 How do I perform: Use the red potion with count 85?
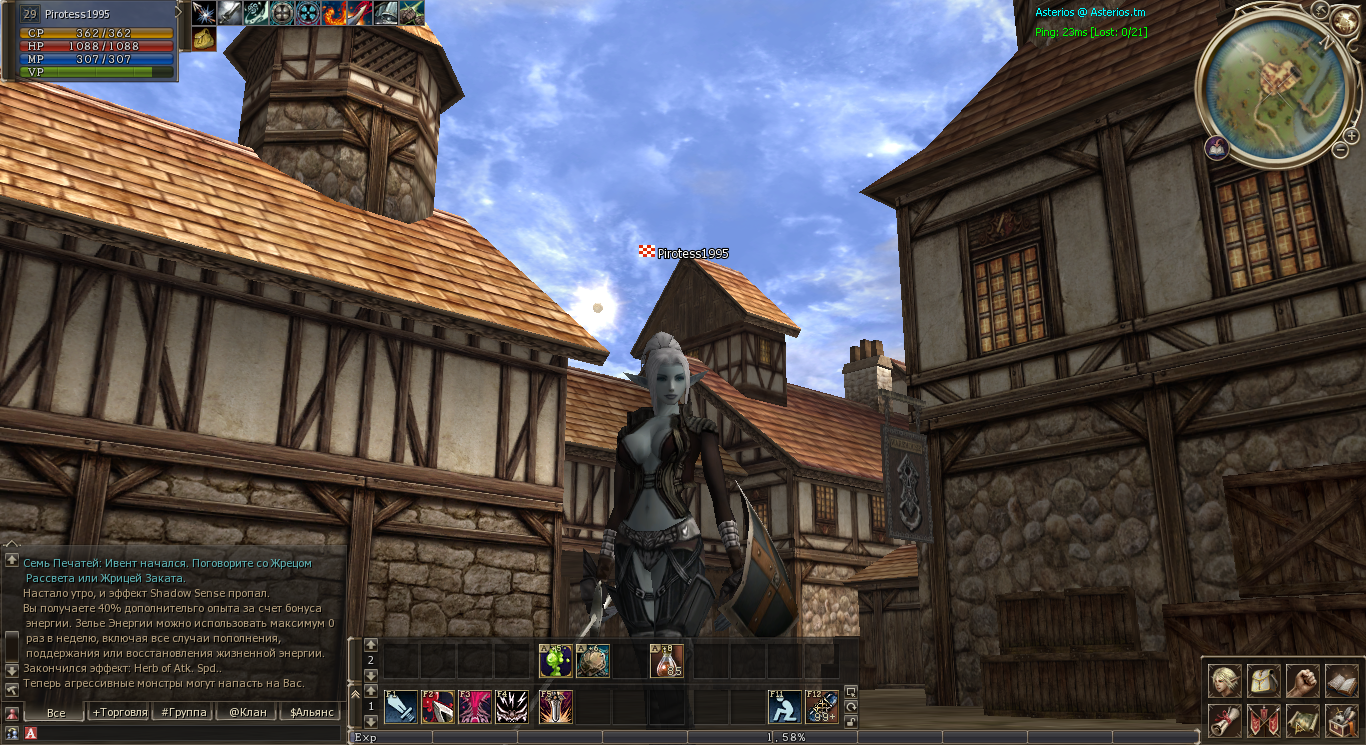tap(667, 661)
